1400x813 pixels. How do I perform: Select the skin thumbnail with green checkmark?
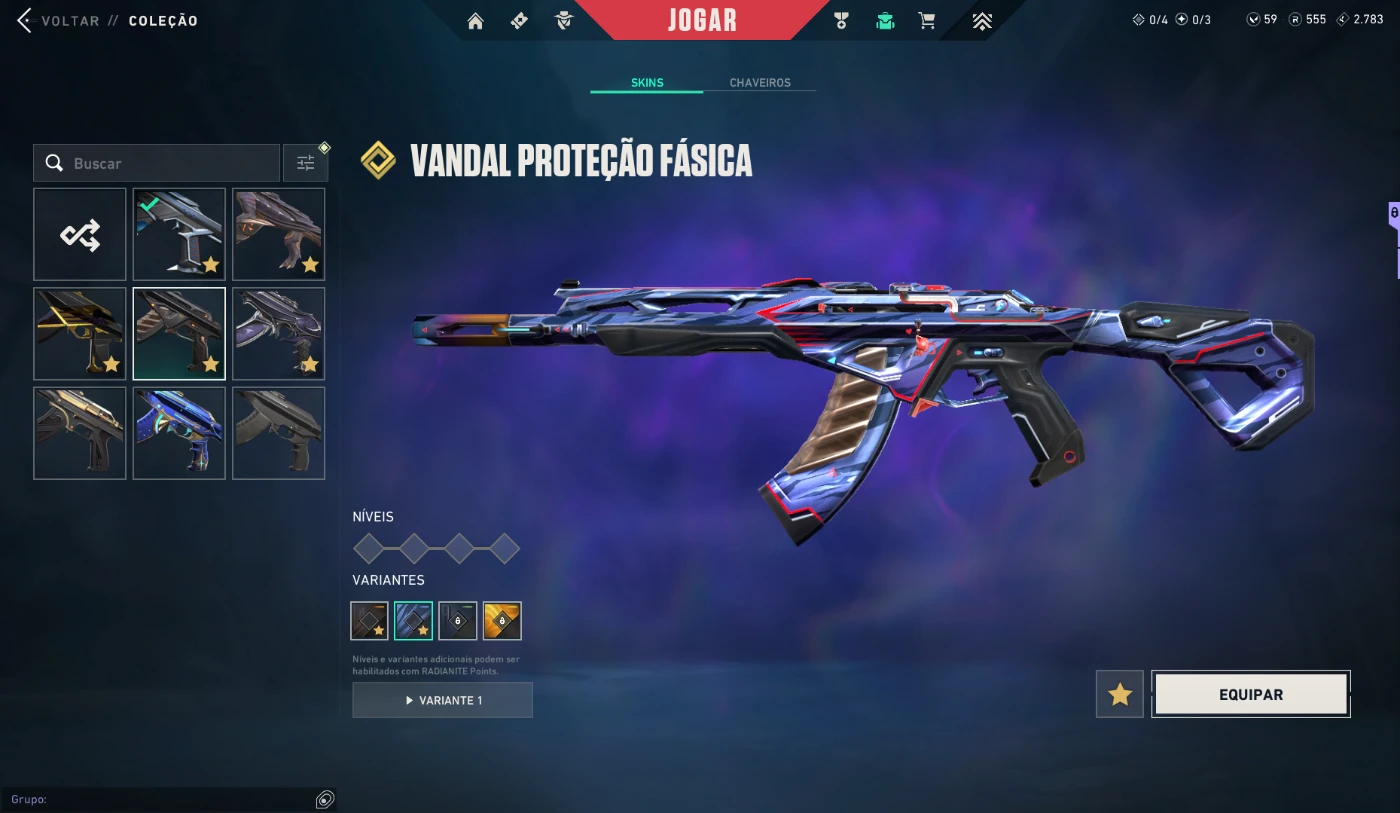(x=179, y=235)
